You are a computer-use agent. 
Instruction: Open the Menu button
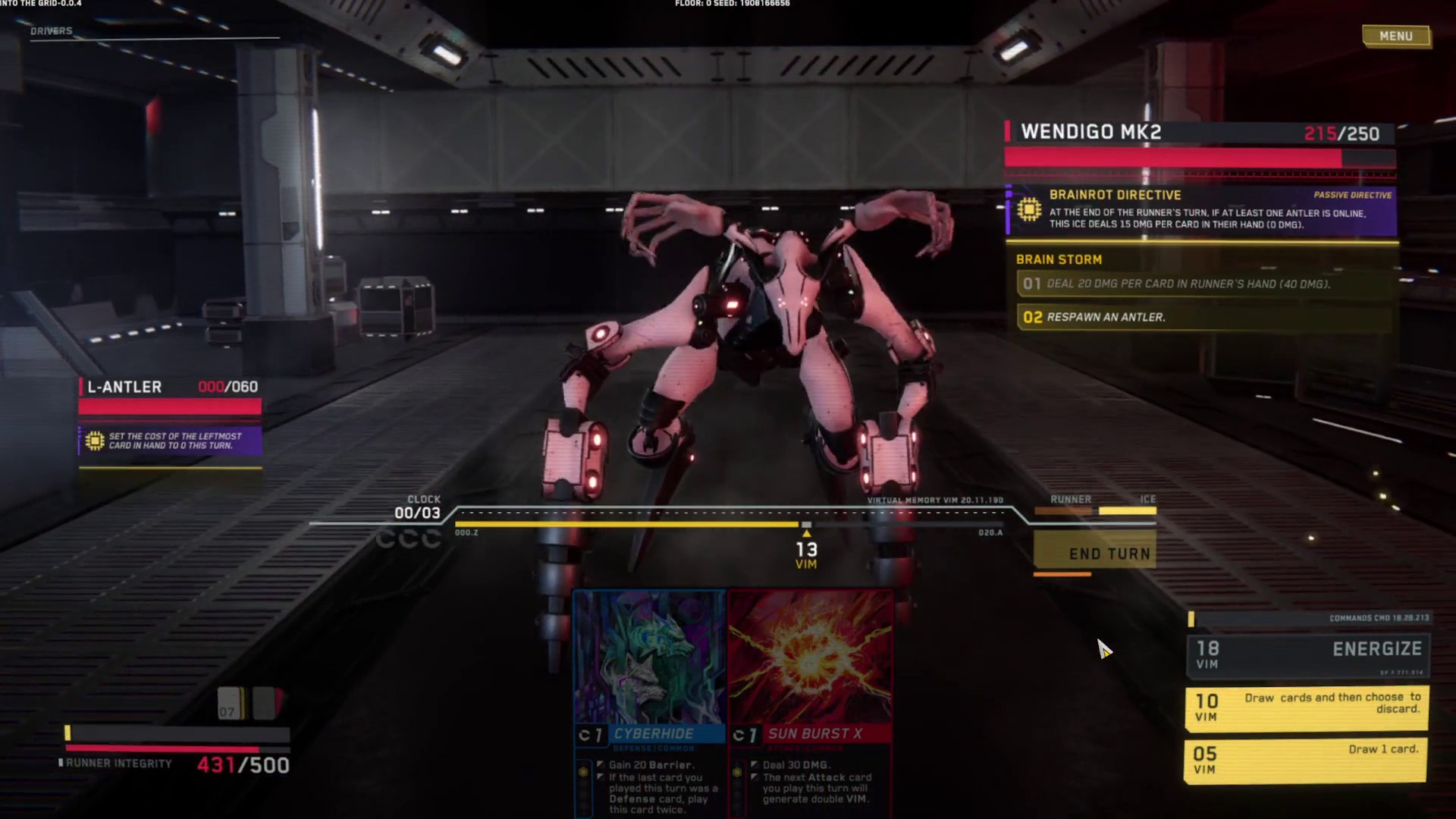point(1395,36)
